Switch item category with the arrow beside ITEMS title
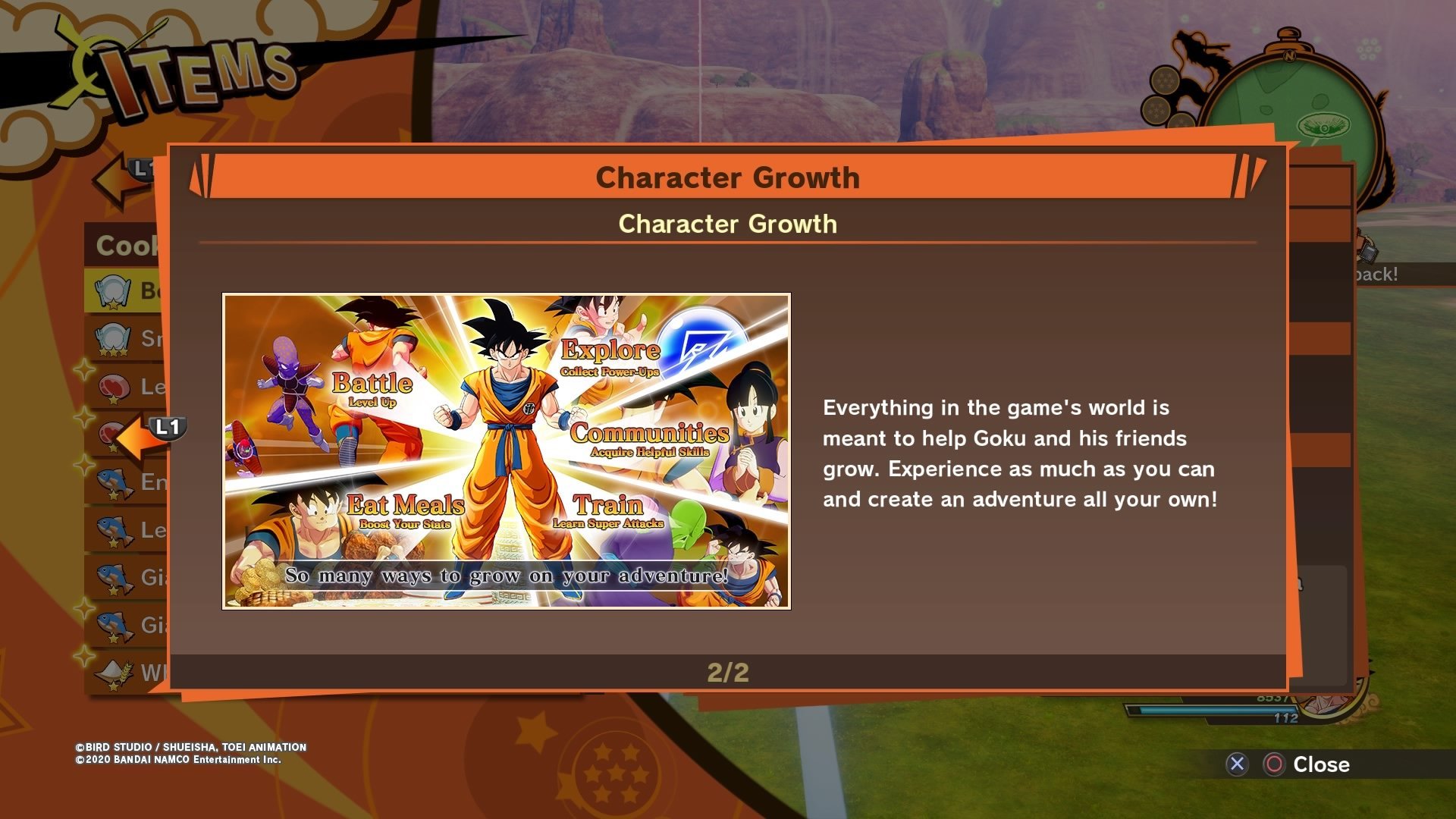1456x819 pixels. (121, 178)
